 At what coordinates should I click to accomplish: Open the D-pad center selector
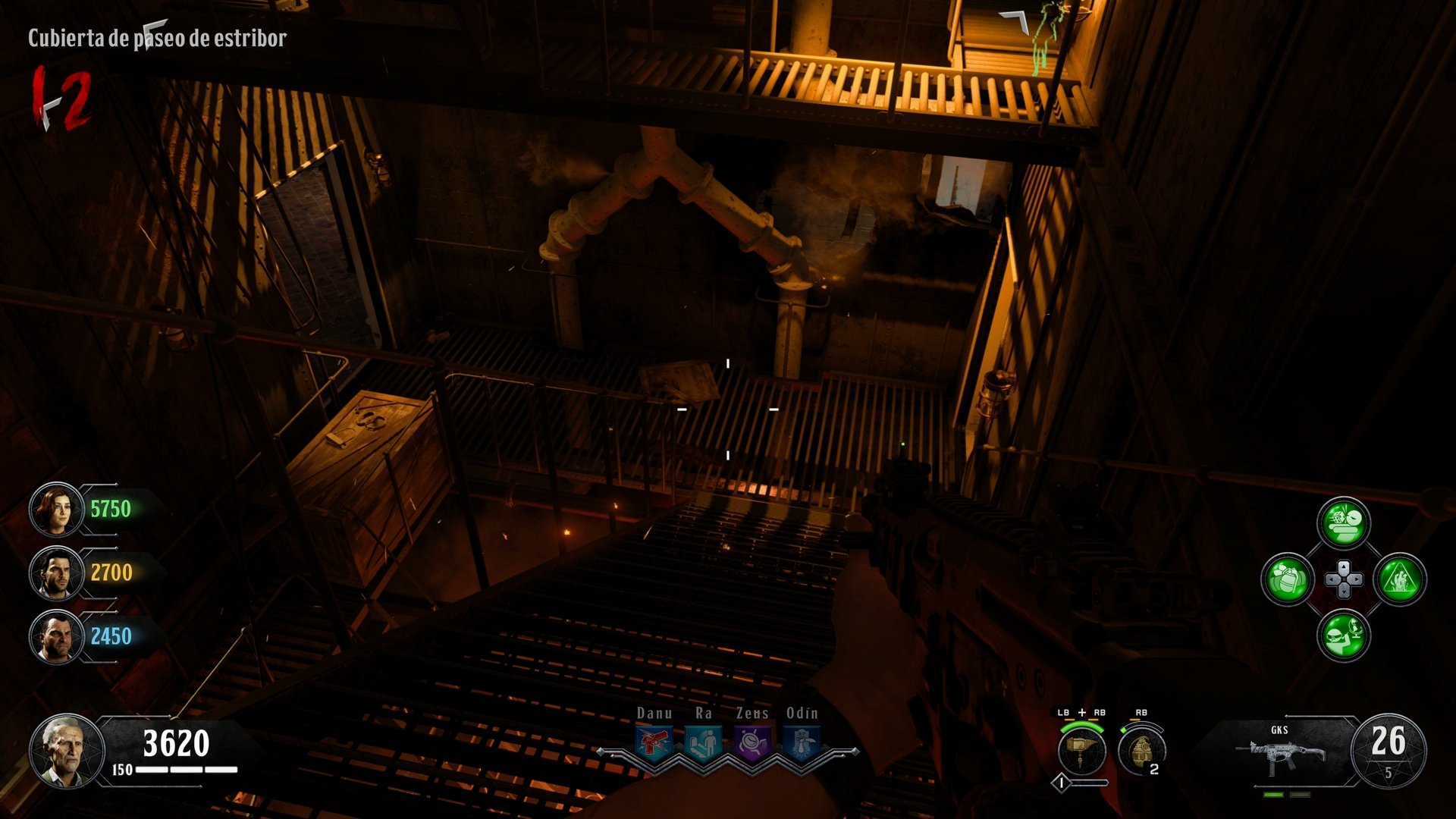click(1344, 579)
